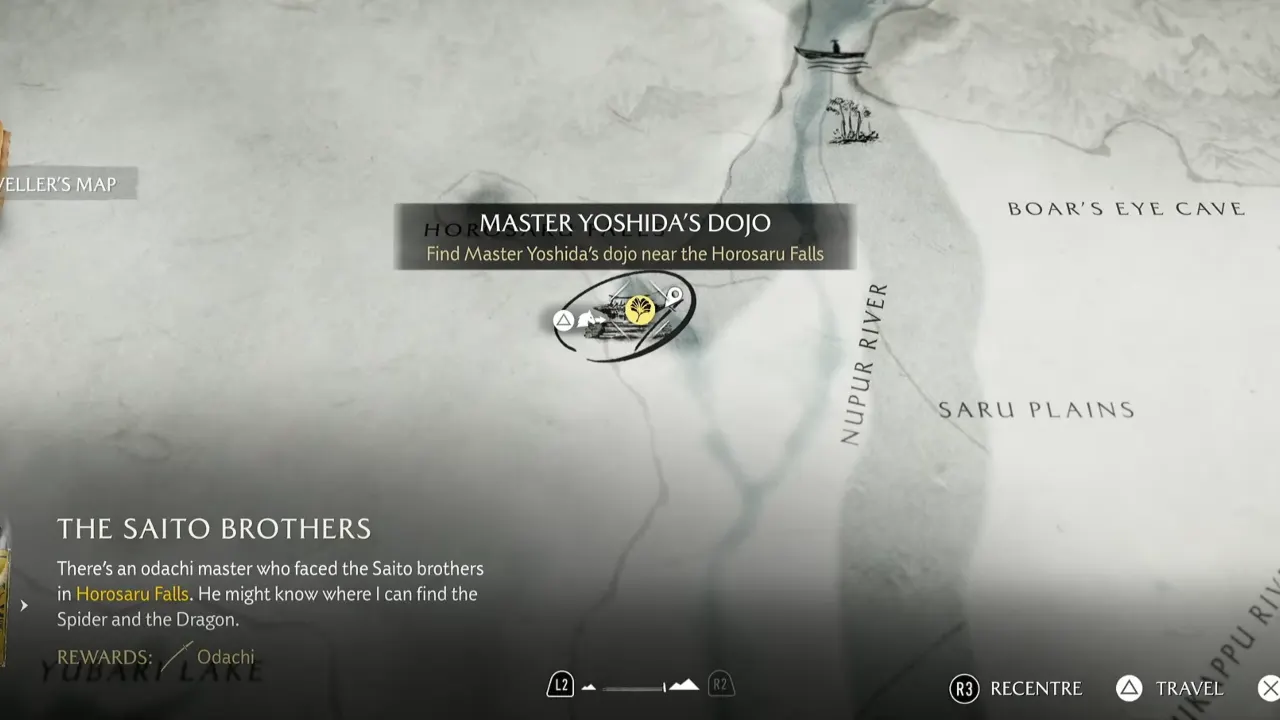
Task: Choose the Travel option
Action: click(x=1170, y=688)
